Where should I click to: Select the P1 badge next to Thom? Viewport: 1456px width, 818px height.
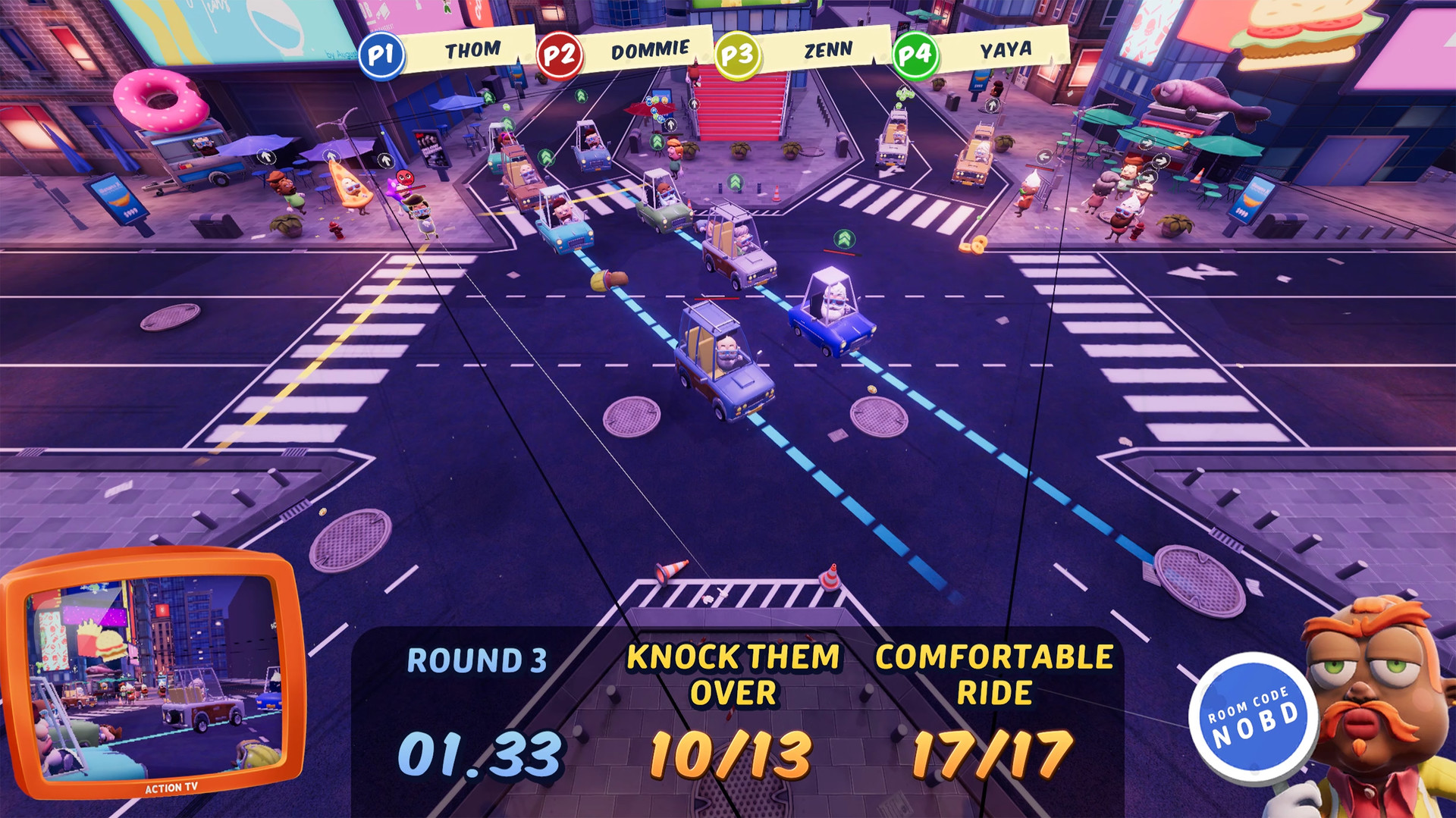(381, 53)
